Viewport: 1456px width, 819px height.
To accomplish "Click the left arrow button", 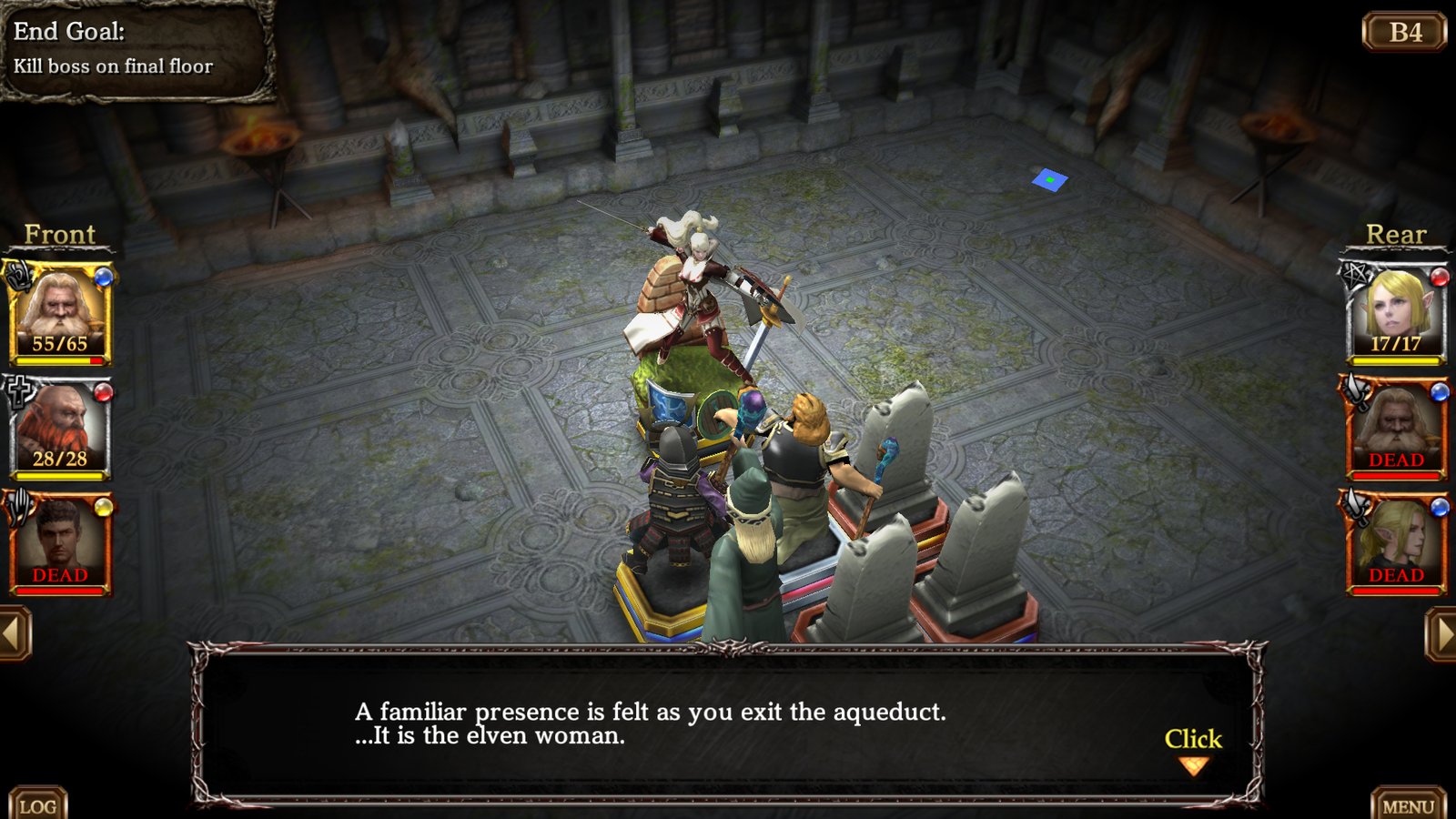I will [15, 633].
